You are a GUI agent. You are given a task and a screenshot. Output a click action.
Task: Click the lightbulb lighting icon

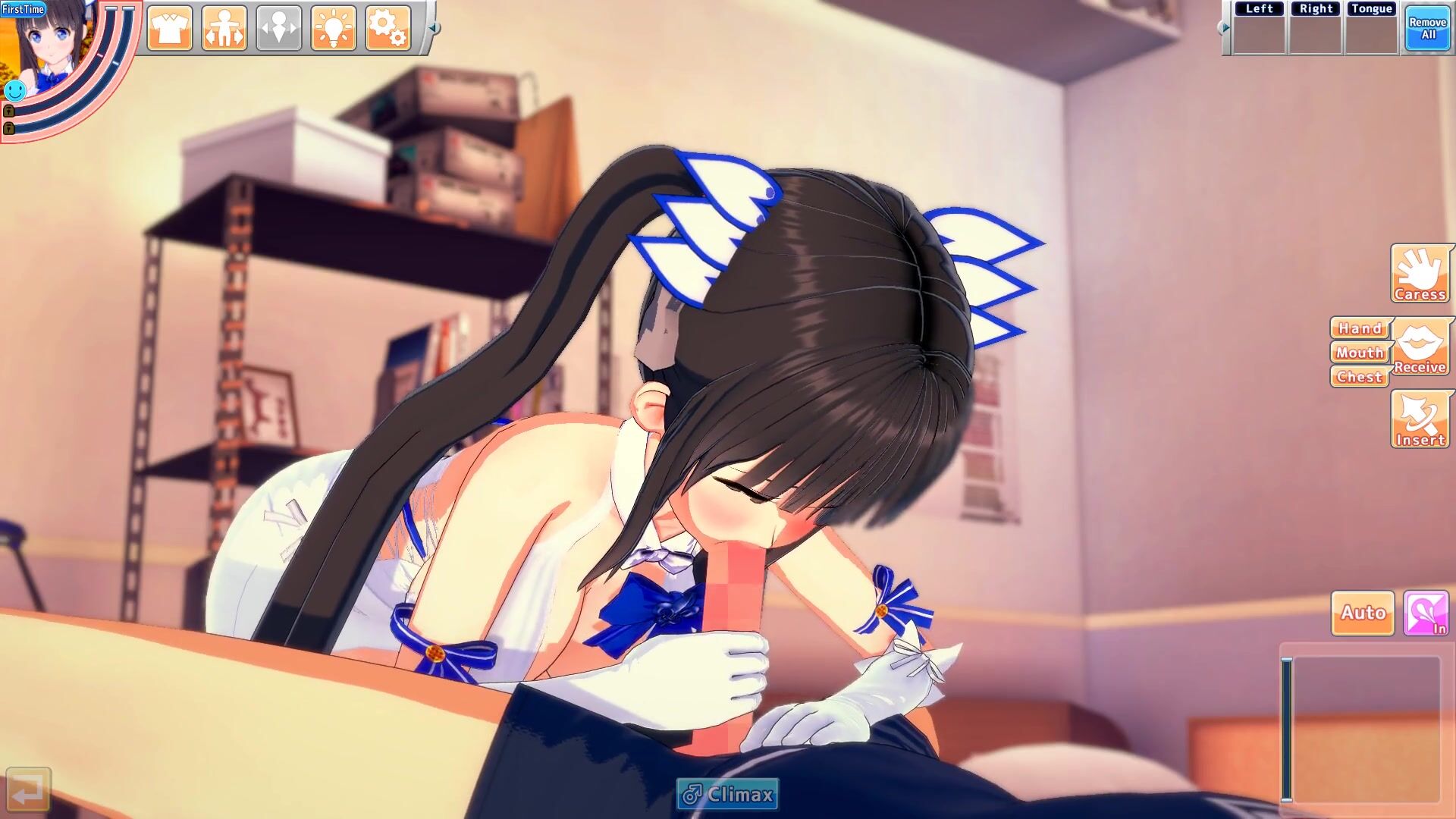point(334,29)
